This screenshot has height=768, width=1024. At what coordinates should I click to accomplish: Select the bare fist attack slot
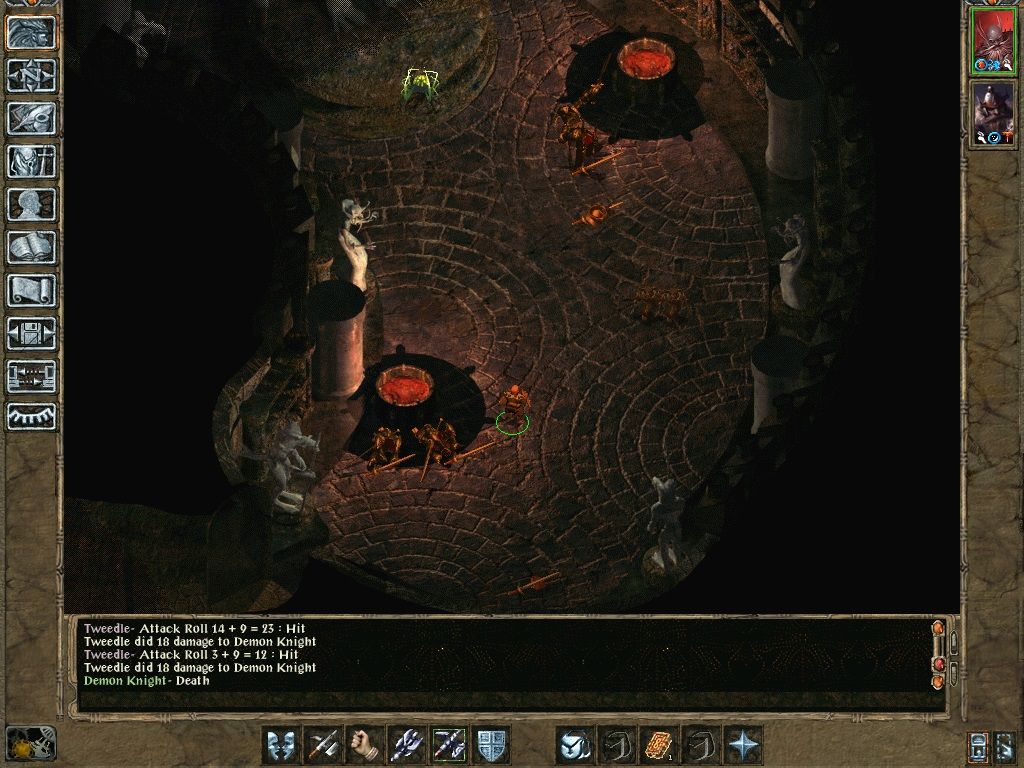(x=365, y=745)
